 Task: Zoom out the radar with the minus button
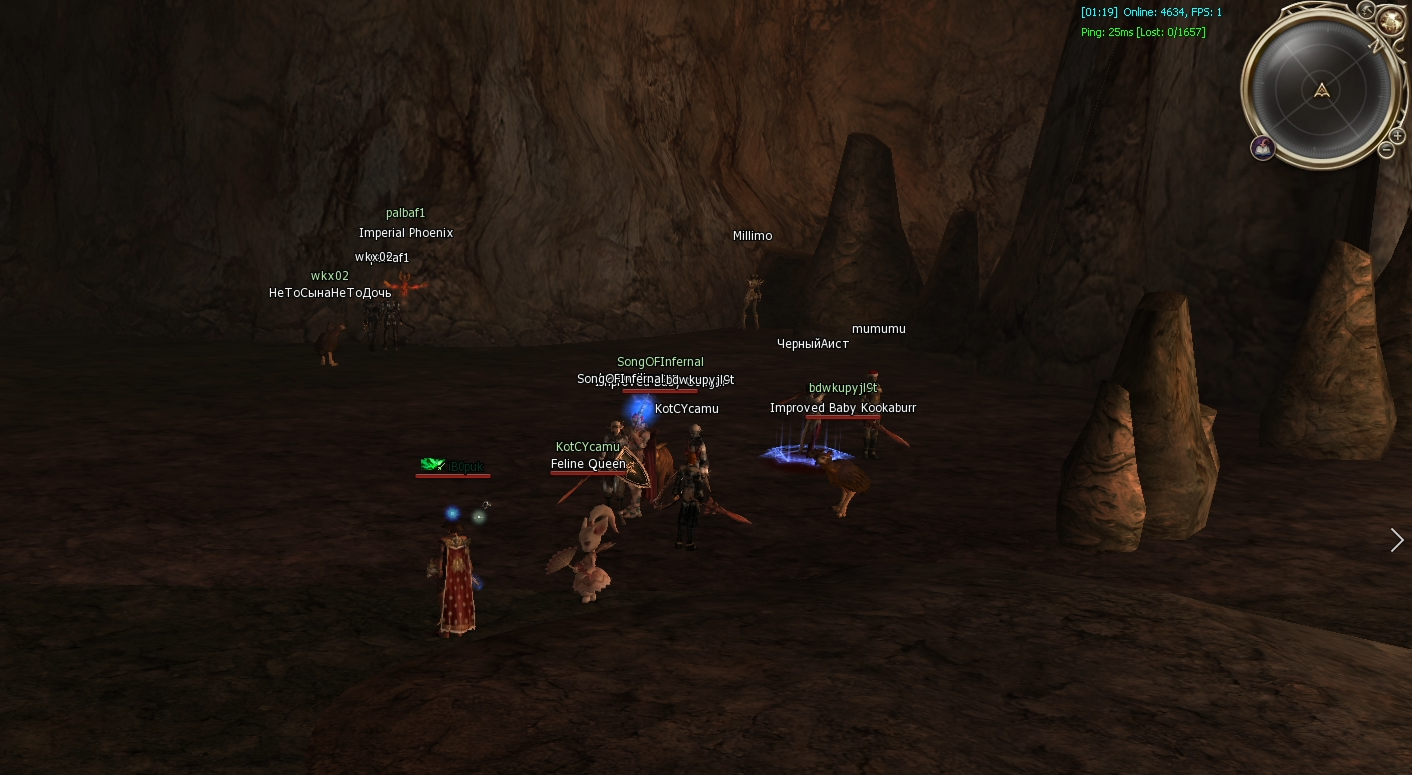coord(1386,150)
